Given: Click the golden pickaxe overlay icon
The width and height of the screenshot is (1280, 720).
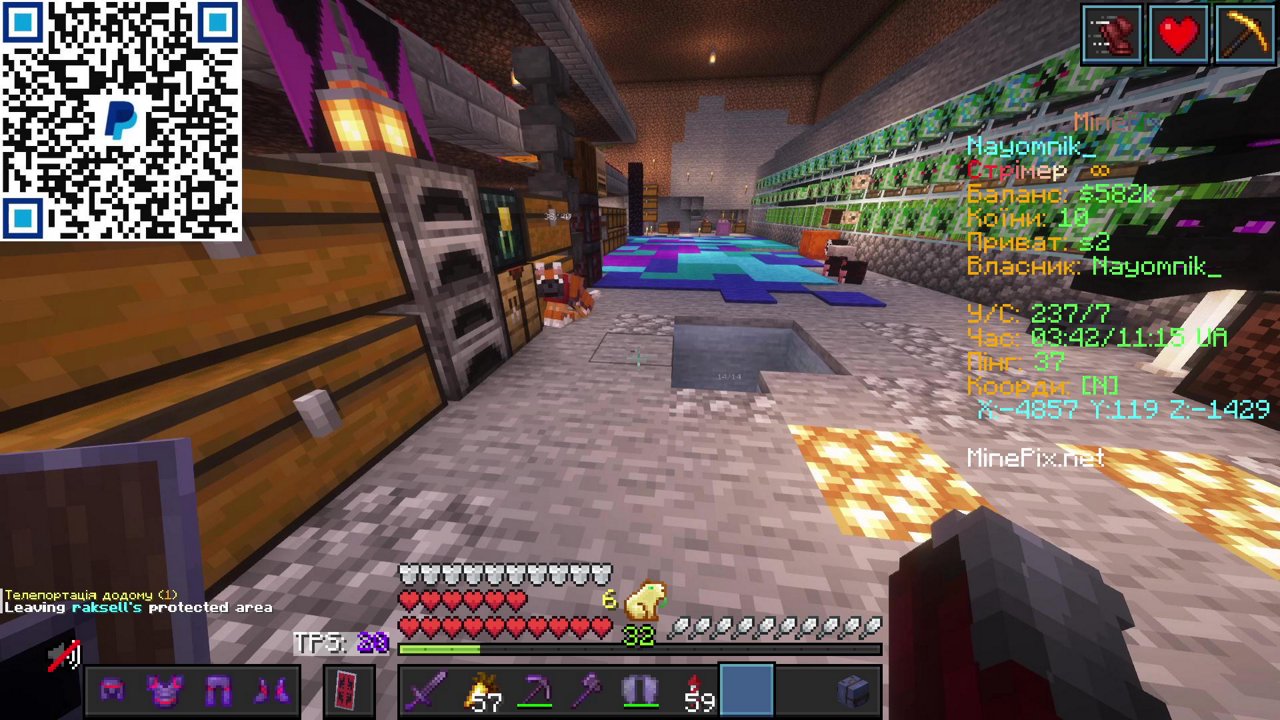Looking at the screenshot, I should (x=1243, y=32).
